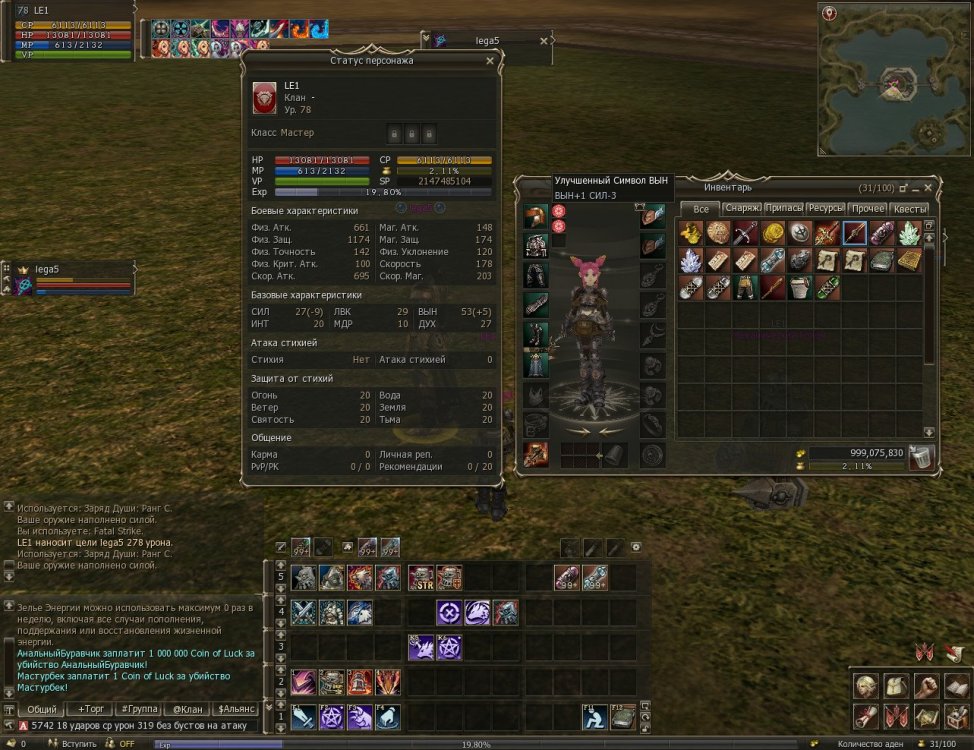
Task: Select the Прочее inventory tab
Action: (x=867, y=209)
